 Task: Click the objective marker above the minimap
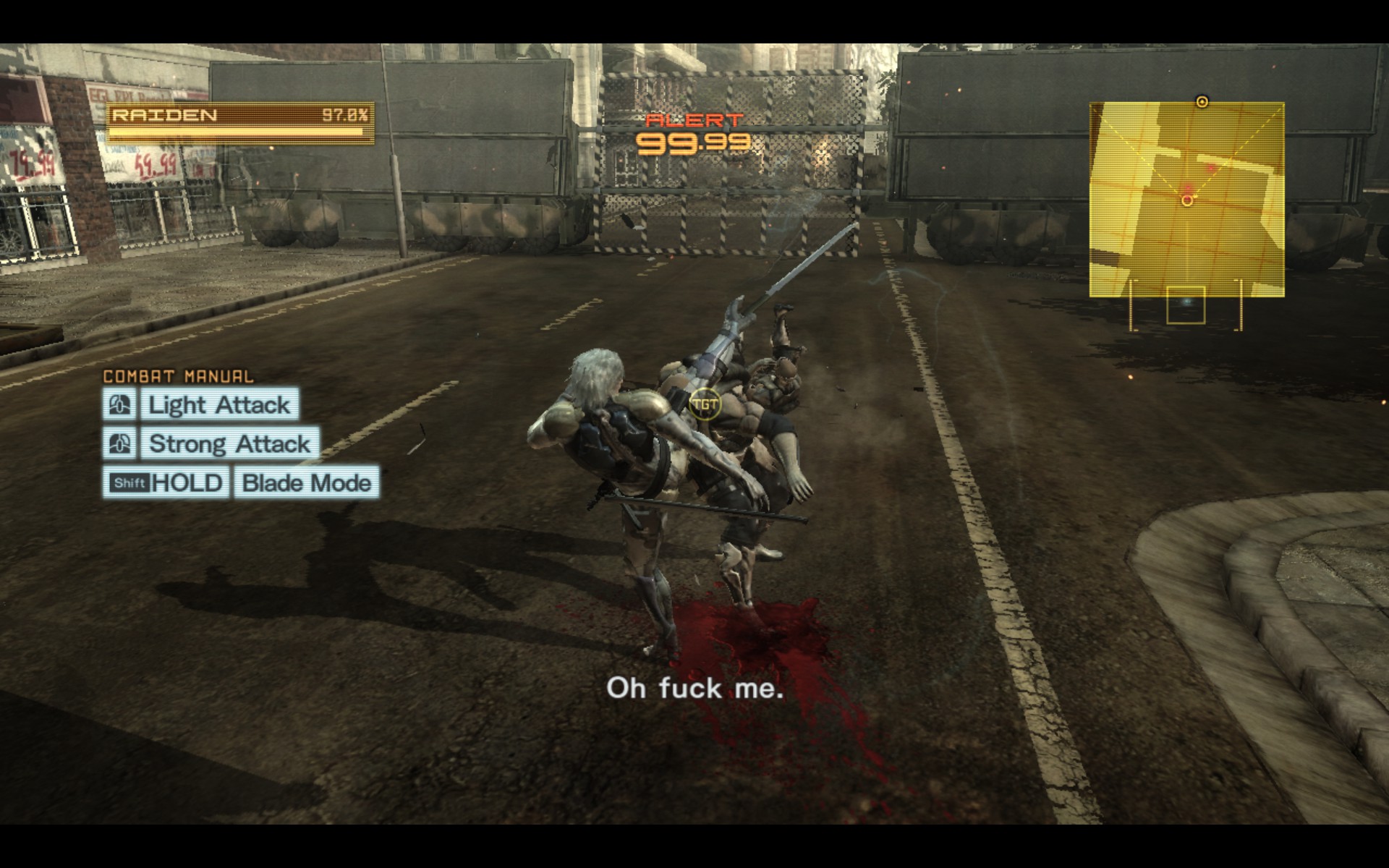(x=1202, y=103)
